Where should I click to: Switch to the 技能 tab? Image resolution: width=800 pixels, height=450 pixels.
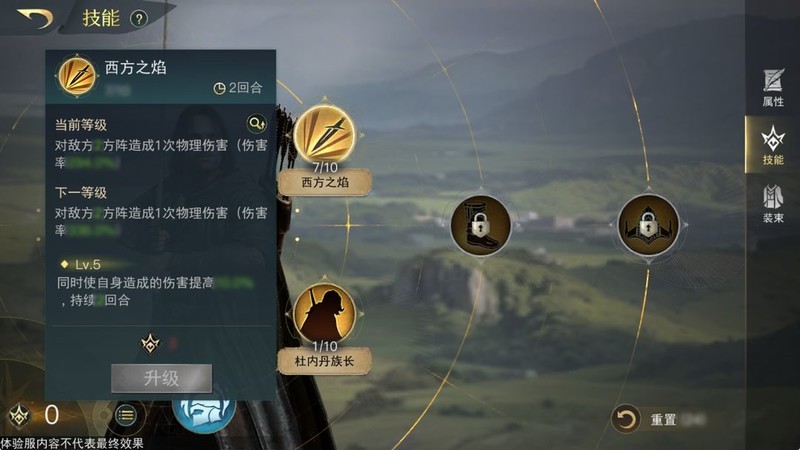773,145
